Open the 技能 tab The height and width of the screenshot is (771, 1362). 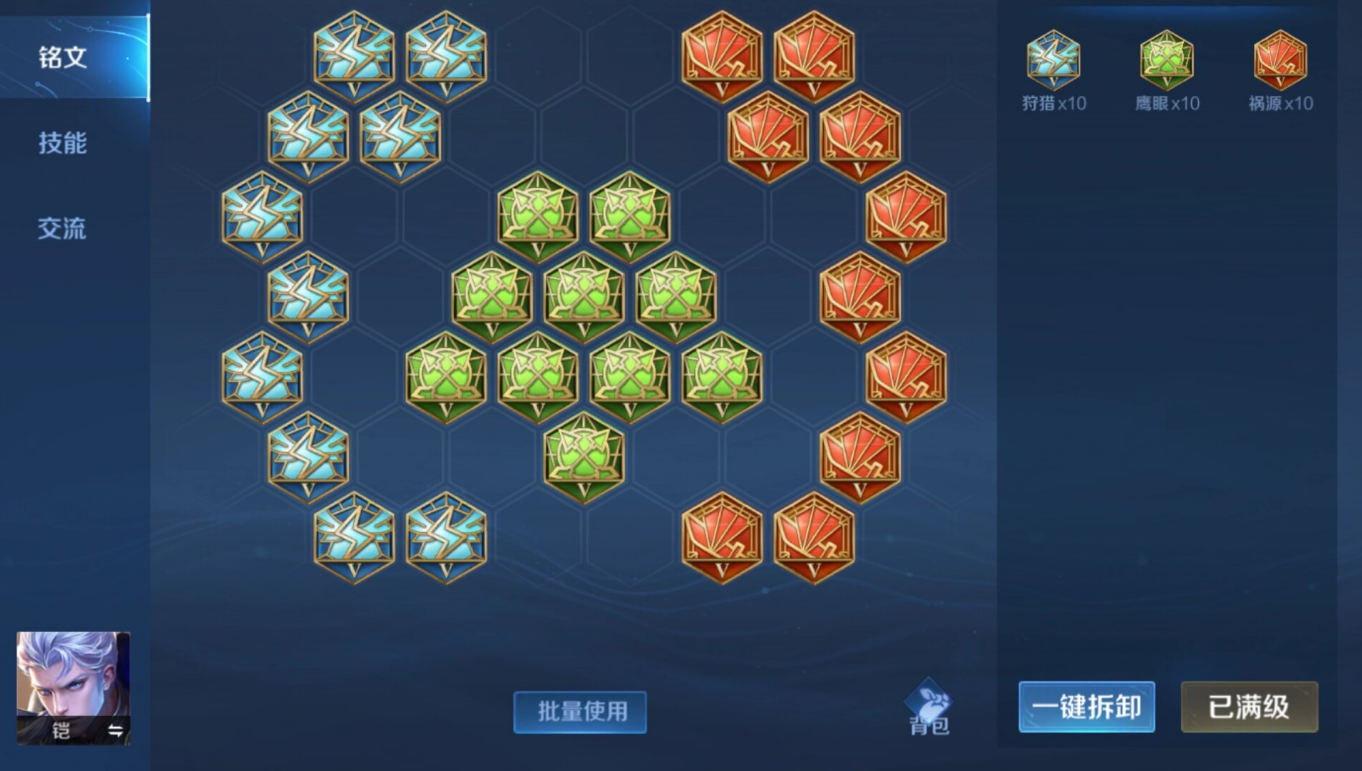[x=63, y=143]
